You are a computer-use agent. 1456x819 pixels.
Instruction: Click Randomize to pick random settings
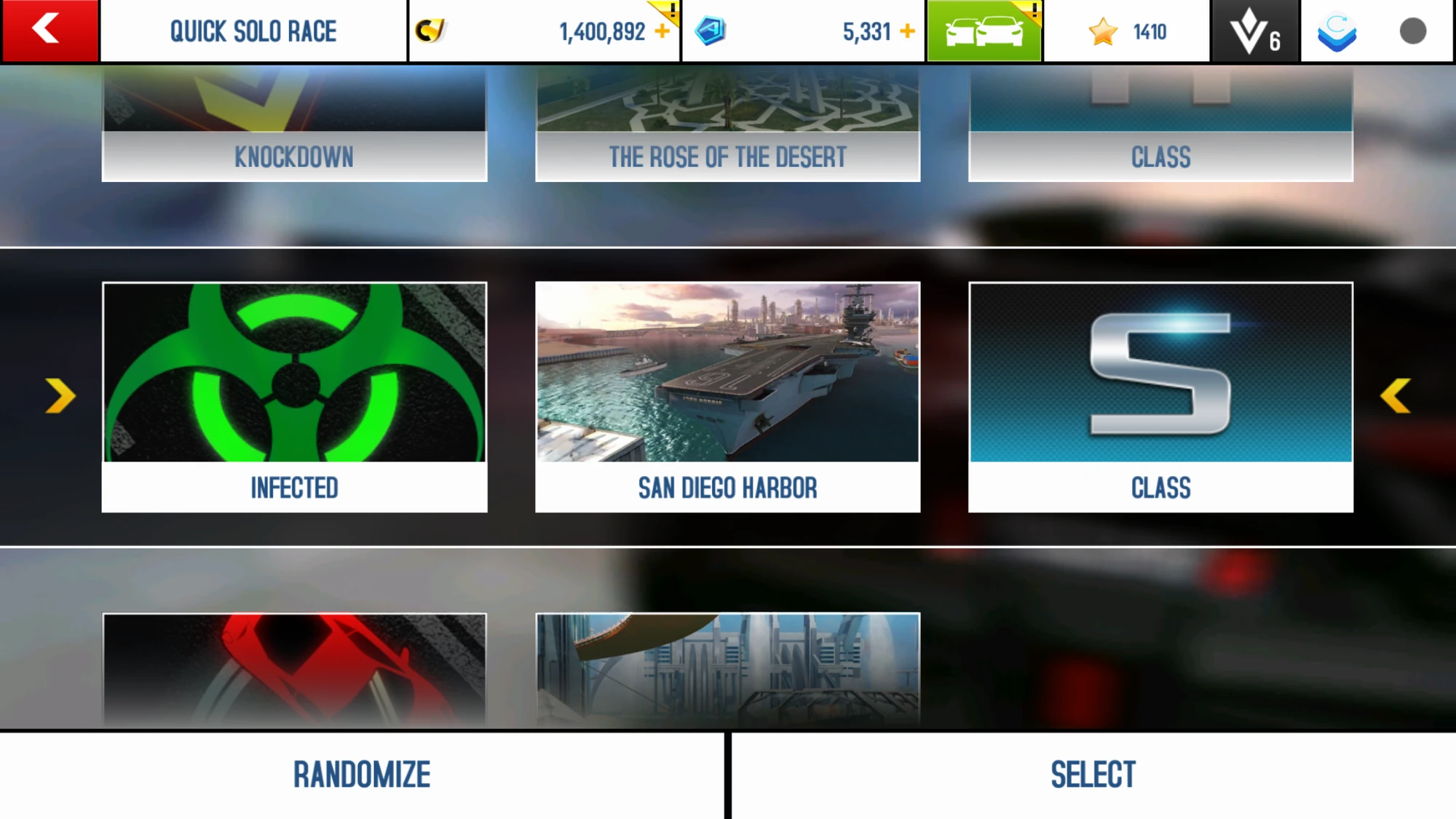(x=362, y=773)
